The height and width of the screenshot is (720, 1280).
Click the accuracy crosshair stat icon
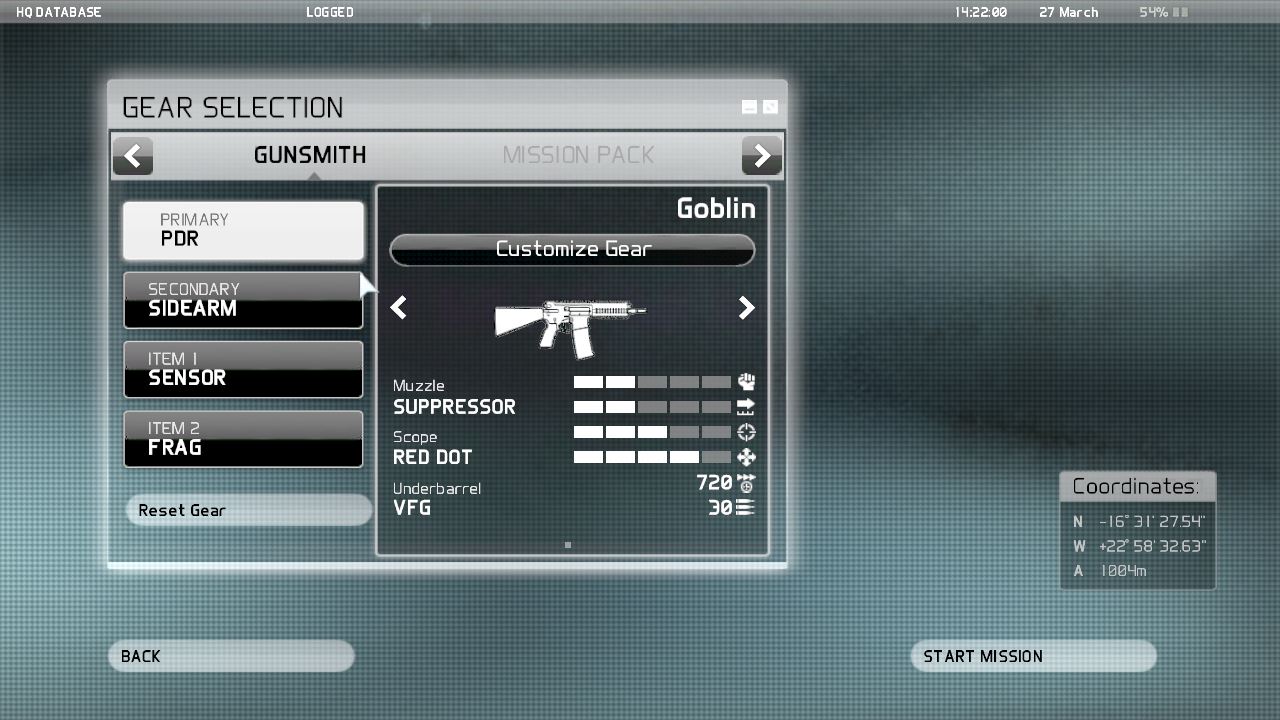pyautogui.click(x=745, y=431)
